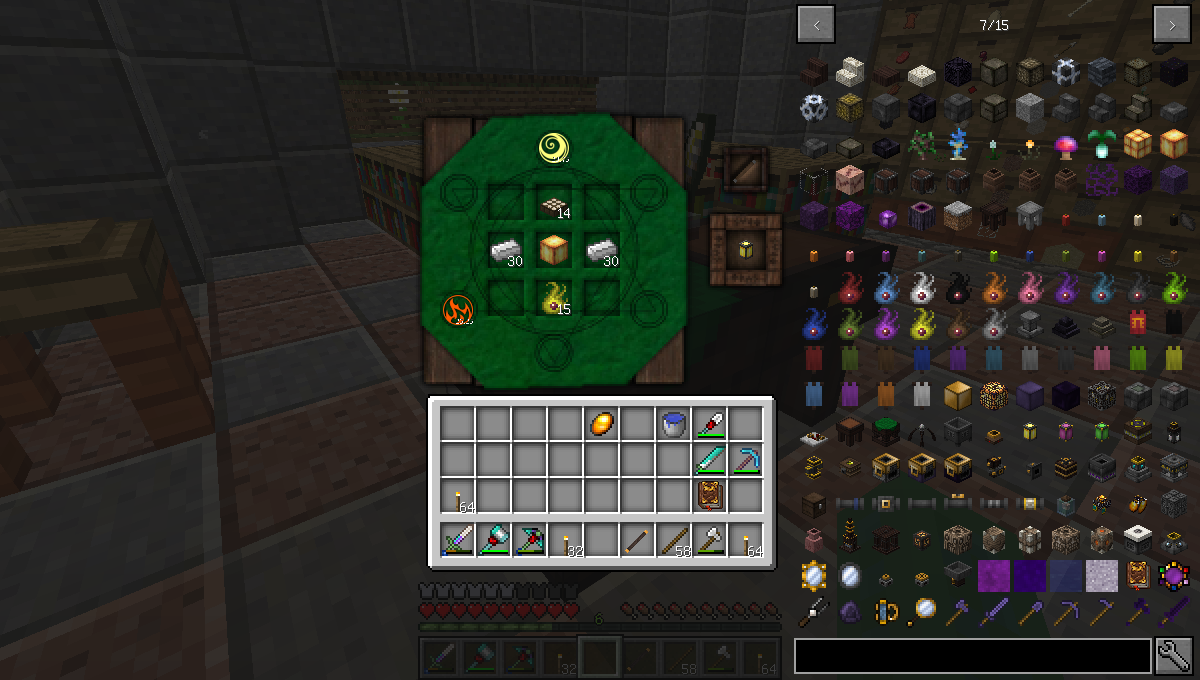This screenshot has width=1200, height=680.
Task: Grab the stack of 14 in the top grid slot
Action: 554,206
